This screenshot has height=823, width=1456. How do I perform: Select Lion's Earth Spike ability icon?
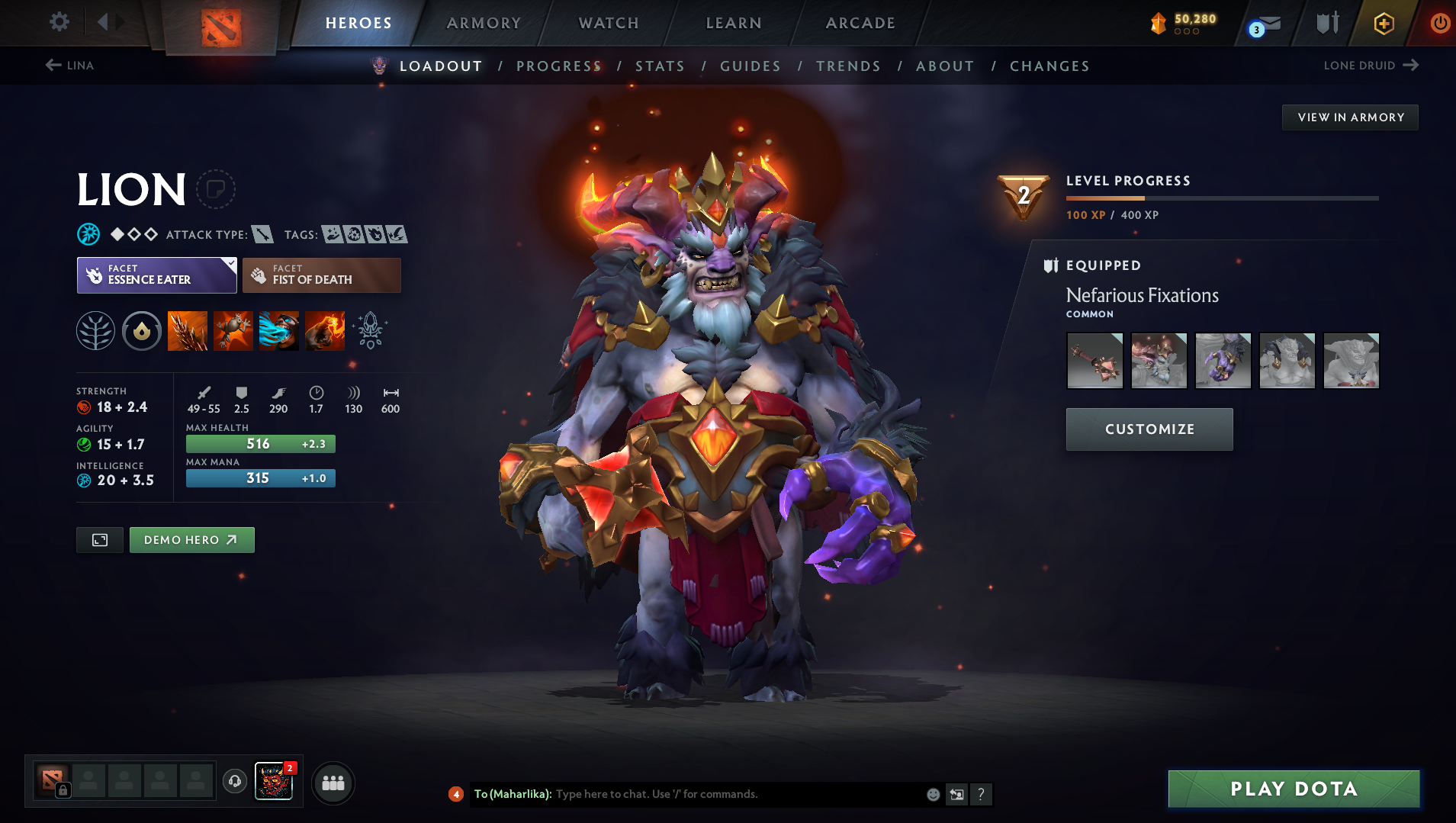187,330
